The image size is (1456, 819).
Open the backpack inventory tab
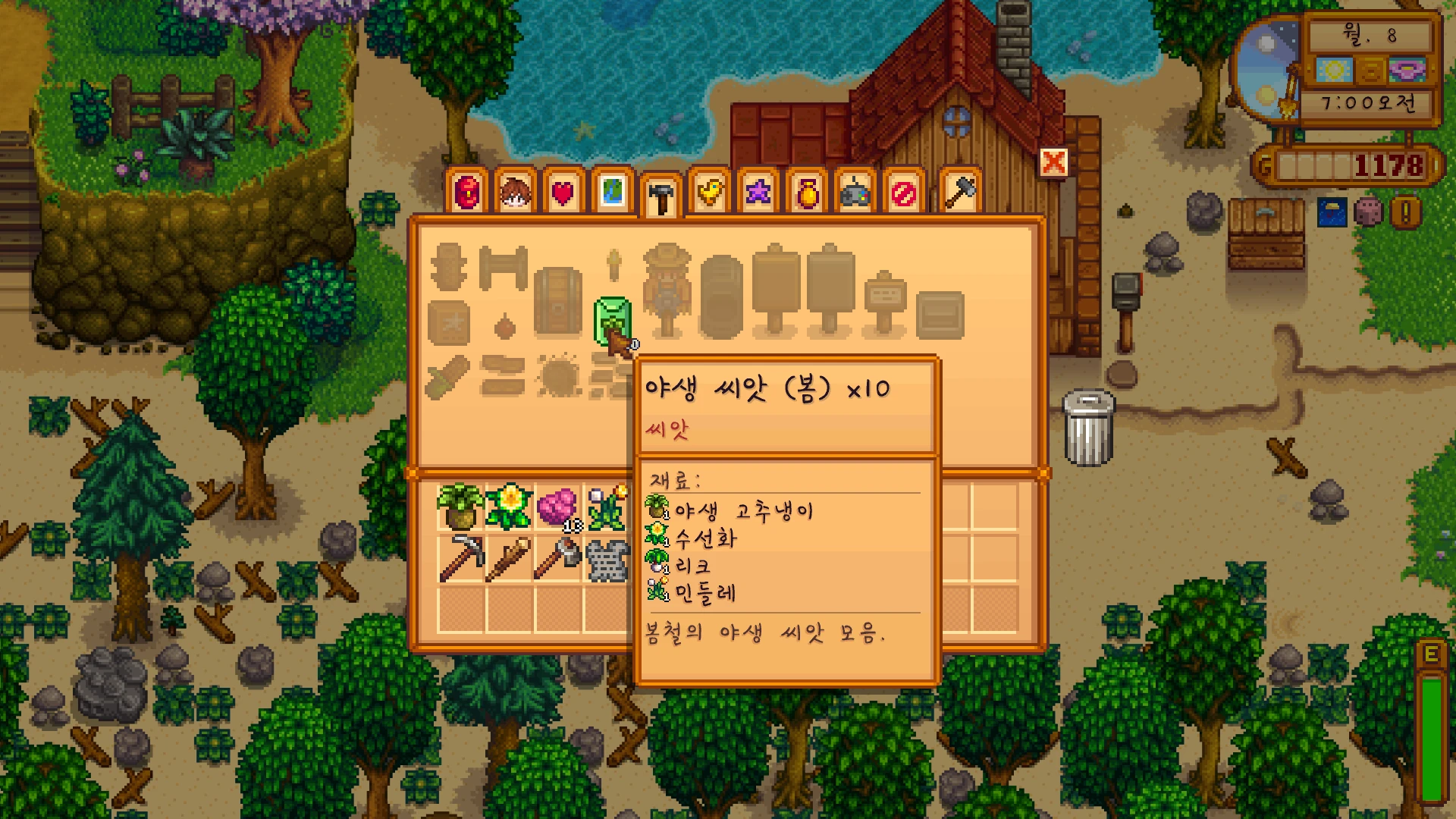click(468, 193)
